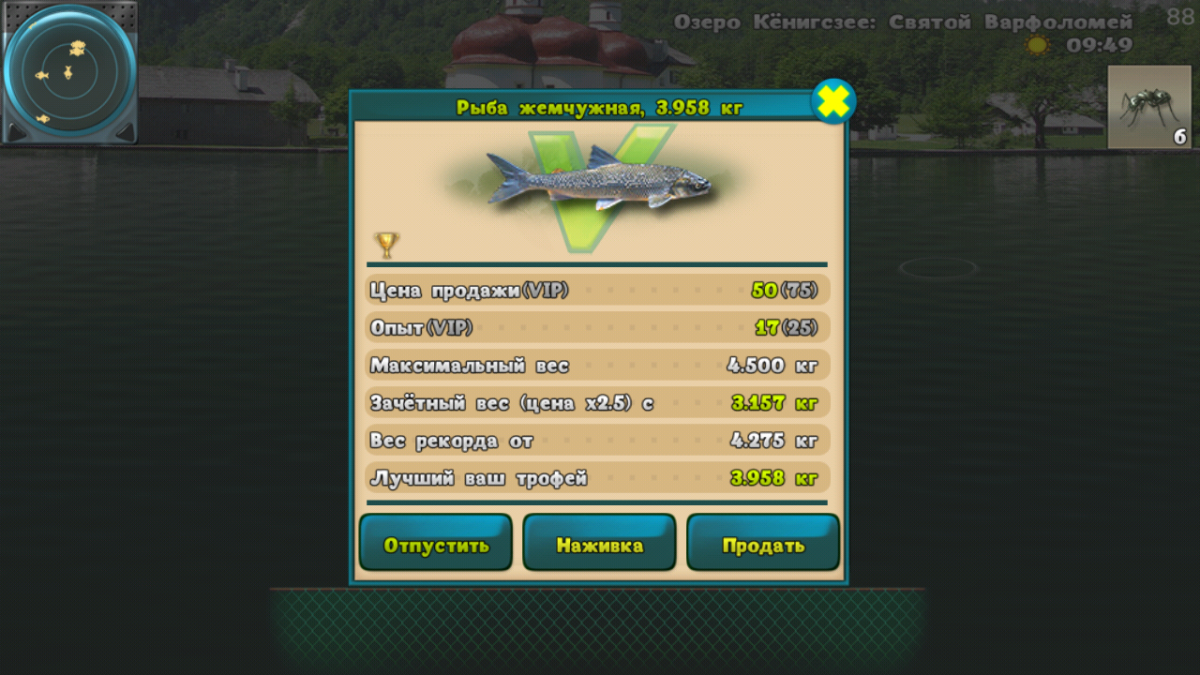Screen dimensions: 1200x675
Task: Open the ant bait slot
Action: [1148, 107]
